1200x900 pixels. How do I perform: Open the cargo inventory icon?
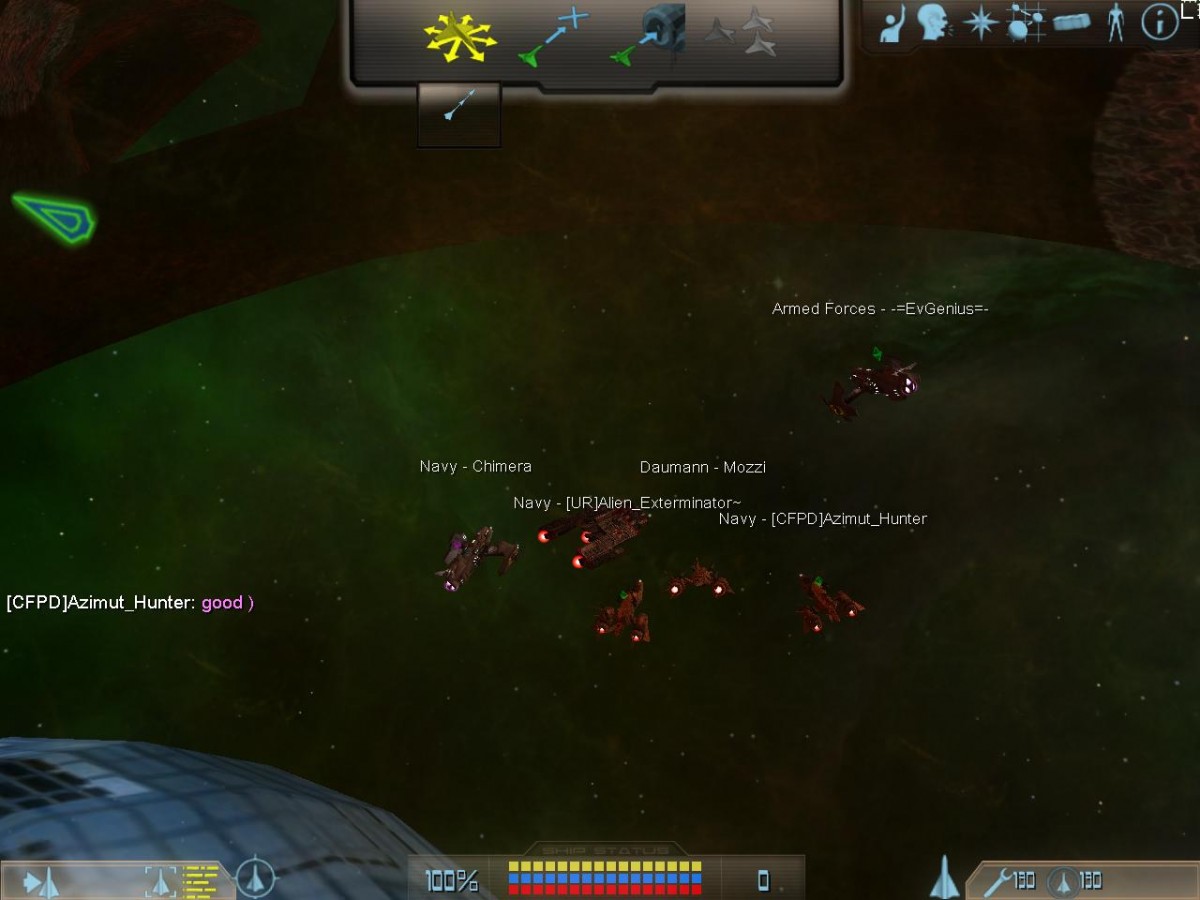tap(1071, 23)
